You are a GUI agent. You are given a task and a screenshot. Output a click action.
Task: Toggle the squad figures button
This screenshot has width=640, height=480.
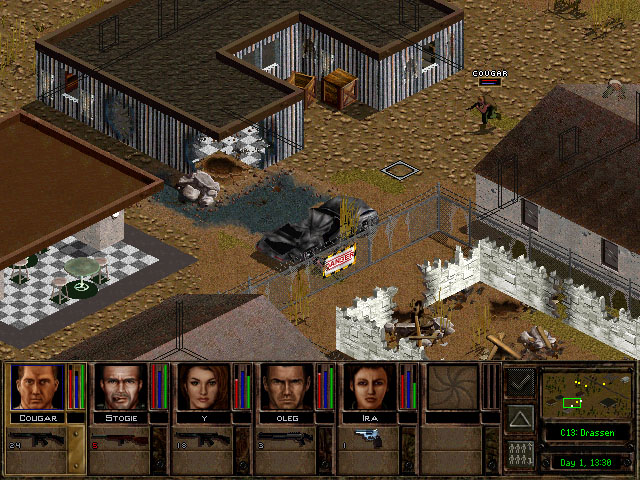click(x=520, y=453)
